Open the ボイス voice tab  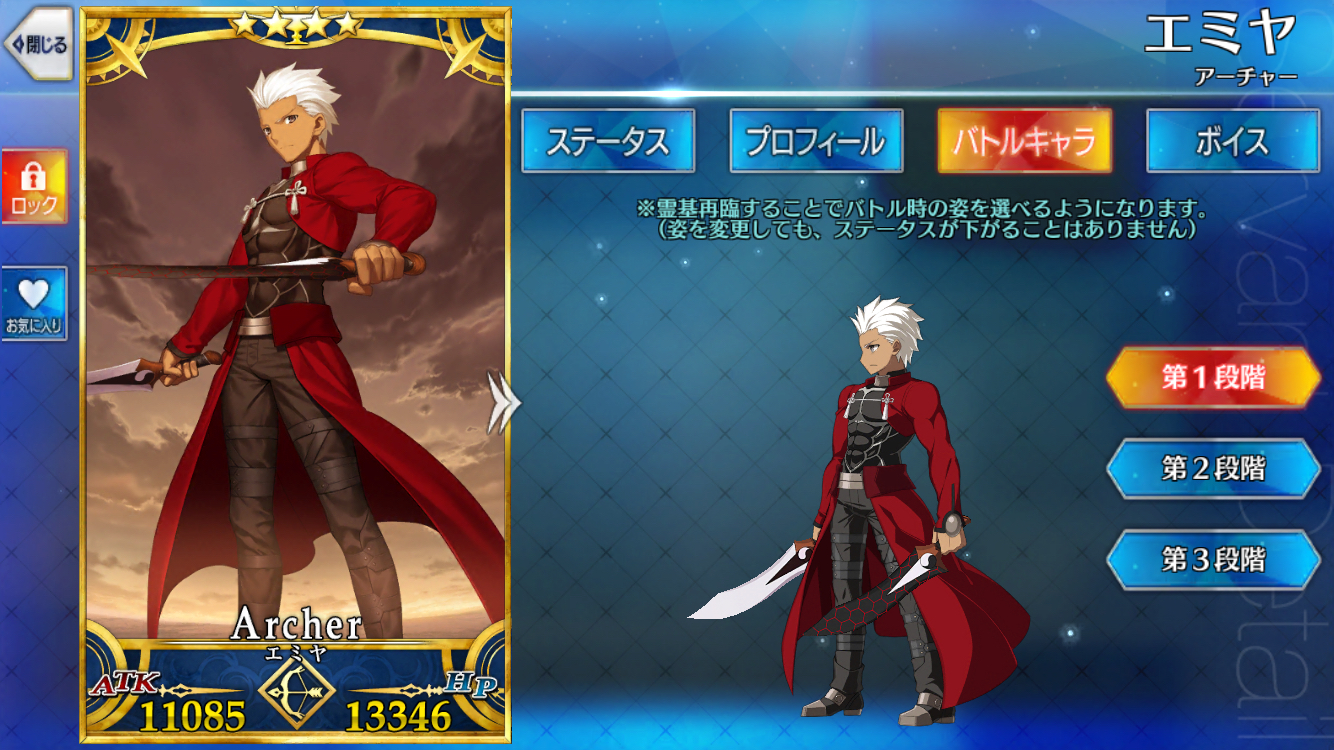tap(1231, 142)
